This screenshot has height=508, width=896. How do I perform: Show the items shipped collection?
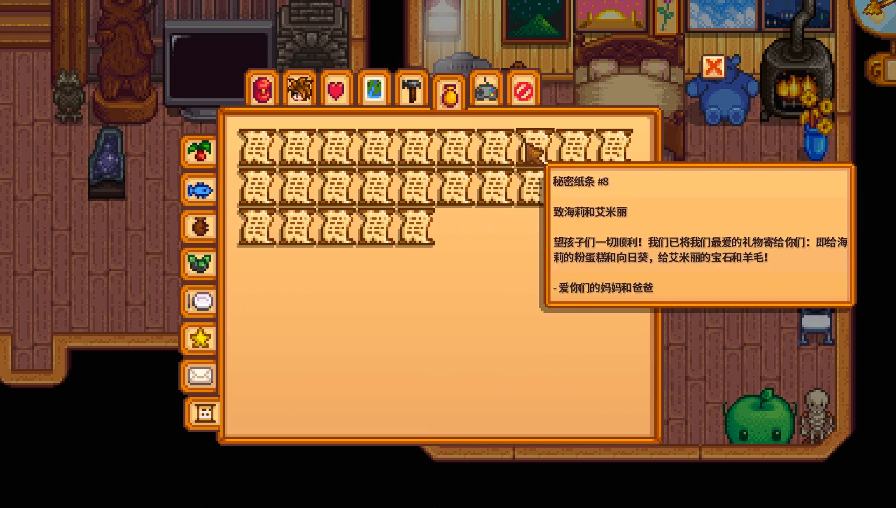[x=200, y=151]
